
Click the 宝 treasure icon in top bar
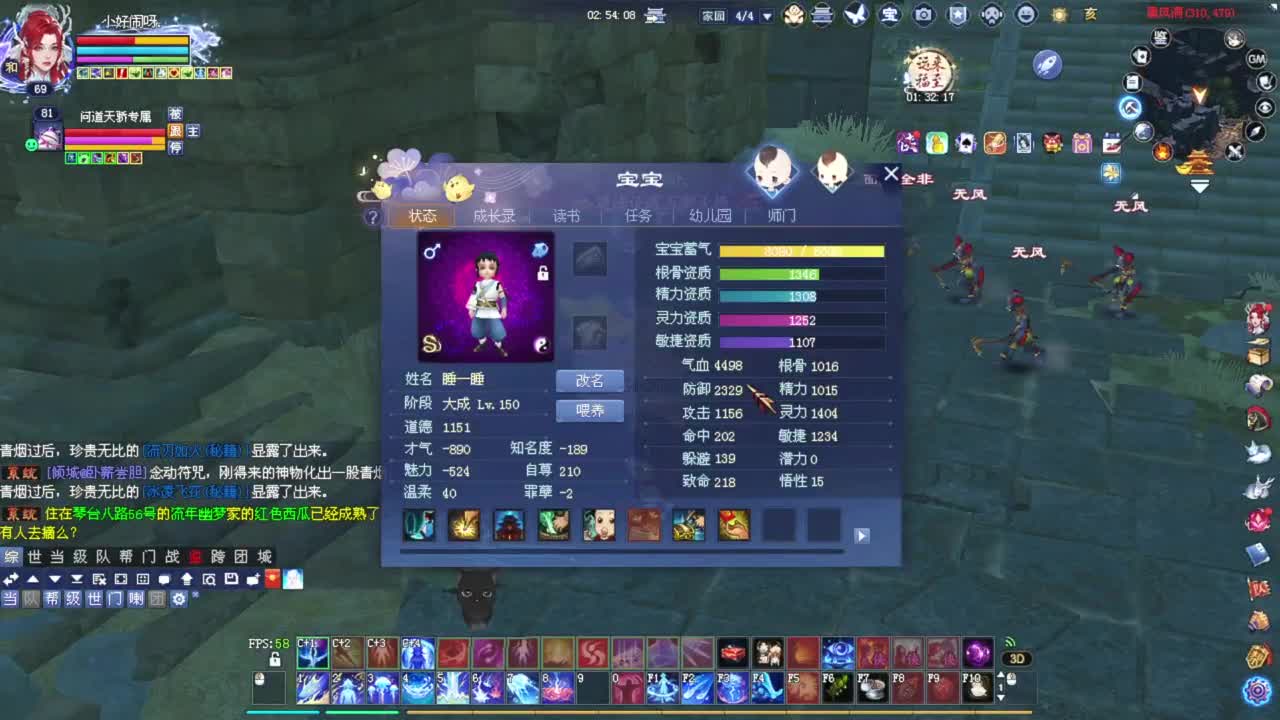pyautogui.click(x=890, y=15)
